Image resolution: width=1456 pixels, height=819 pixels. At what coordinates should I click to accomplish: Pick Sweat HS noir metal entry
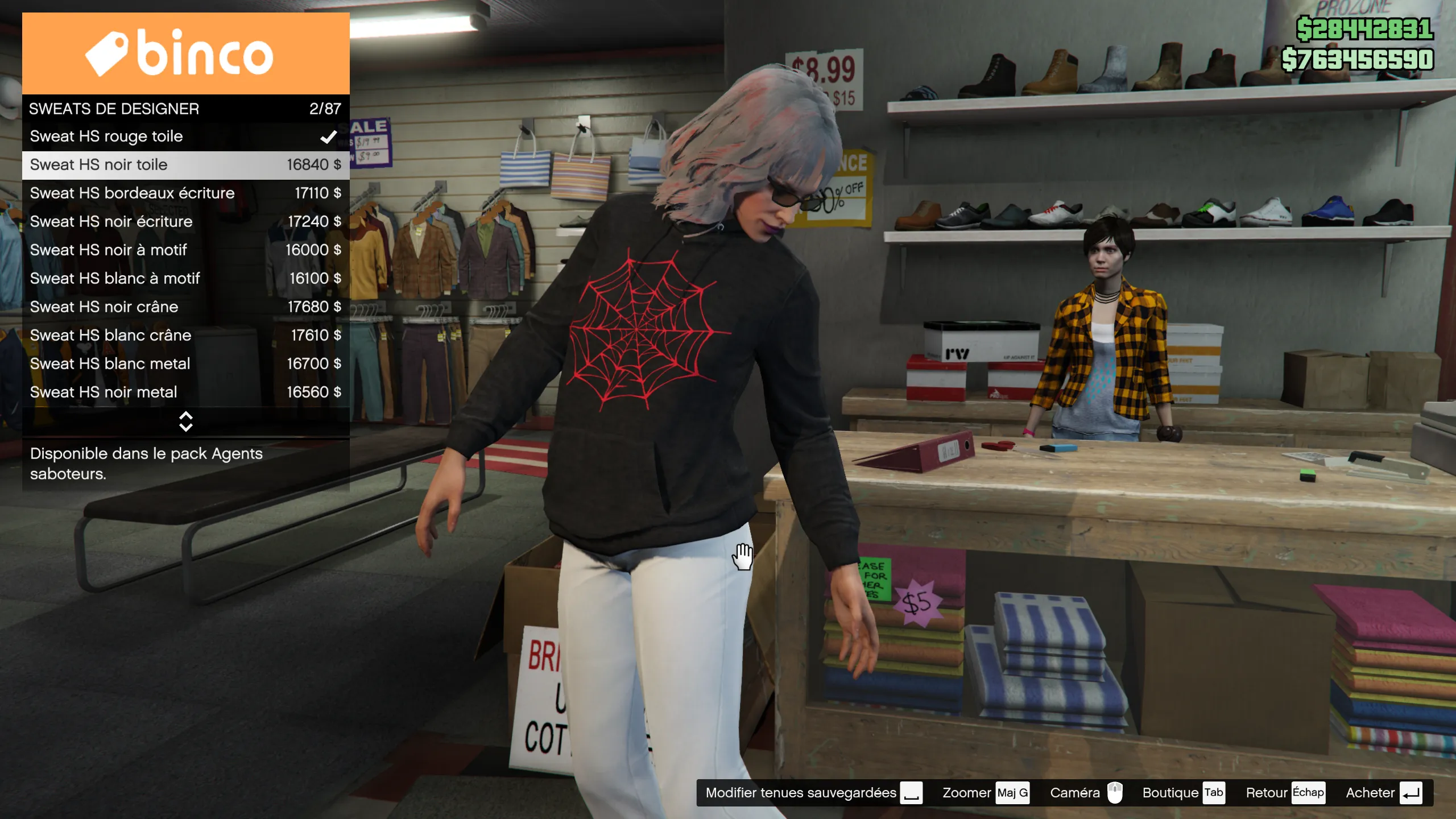click(x=185, y=392)
